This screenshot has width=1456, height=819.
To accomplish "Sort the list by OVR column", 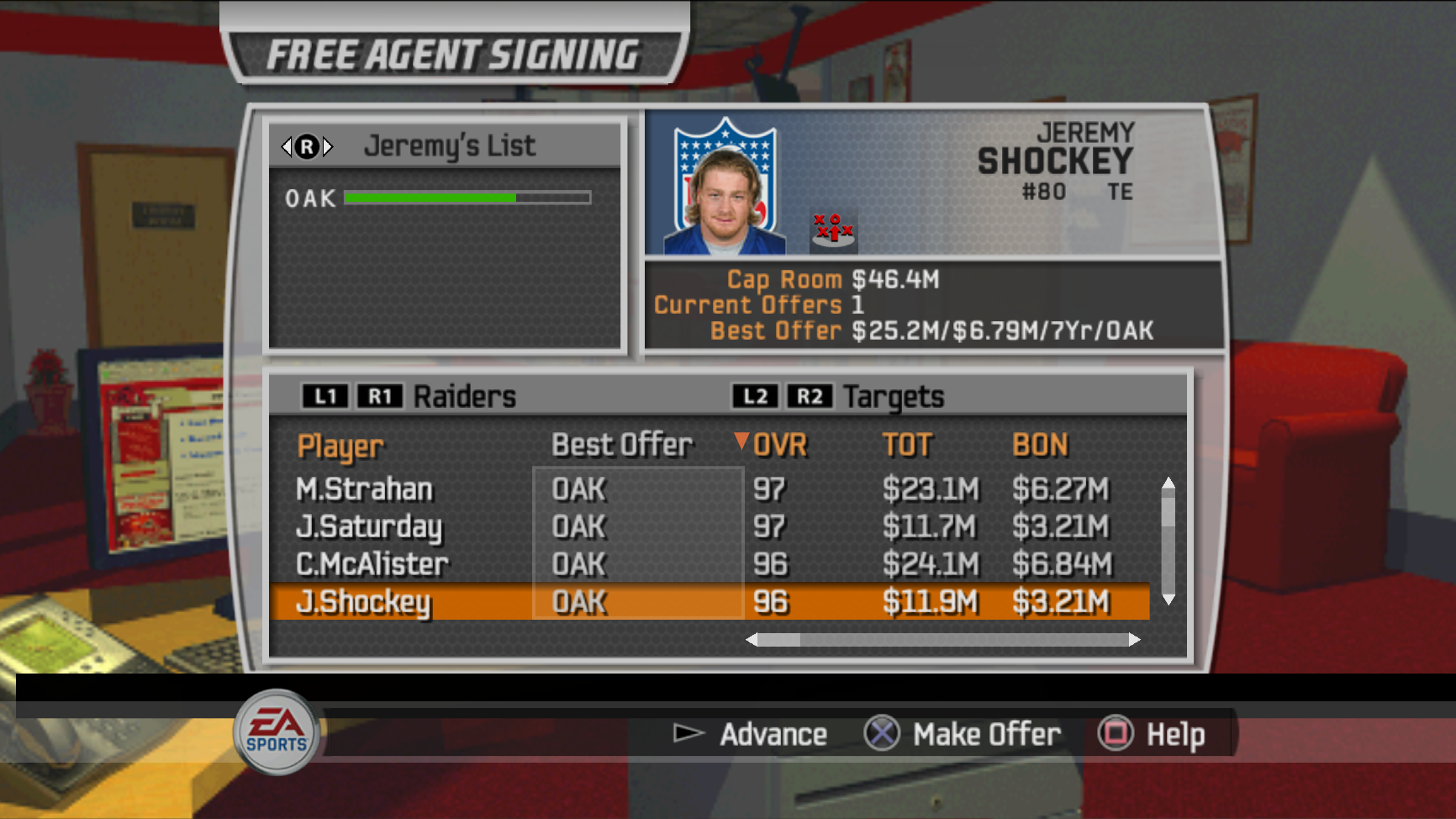I will coord(779,445).
